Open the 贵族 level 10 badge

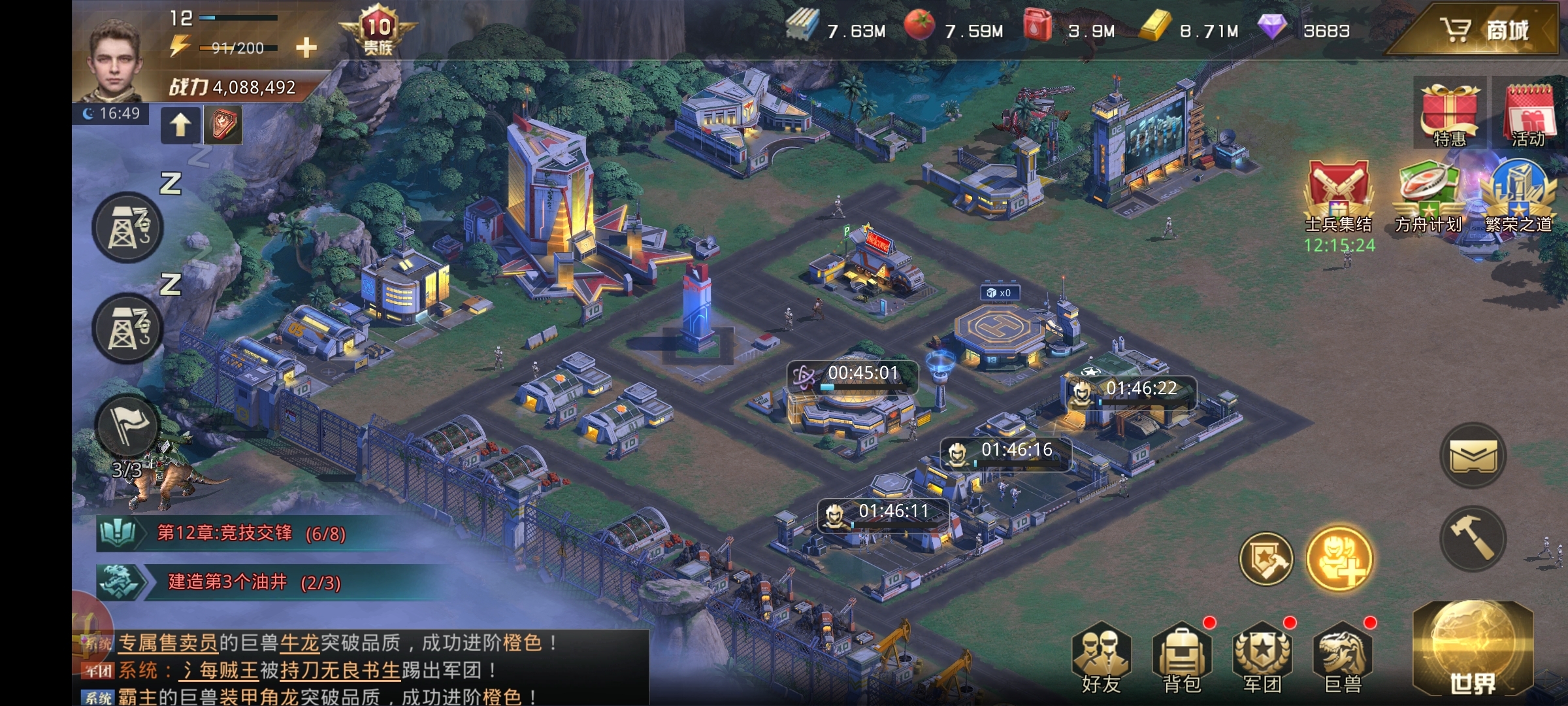(378, 29)
